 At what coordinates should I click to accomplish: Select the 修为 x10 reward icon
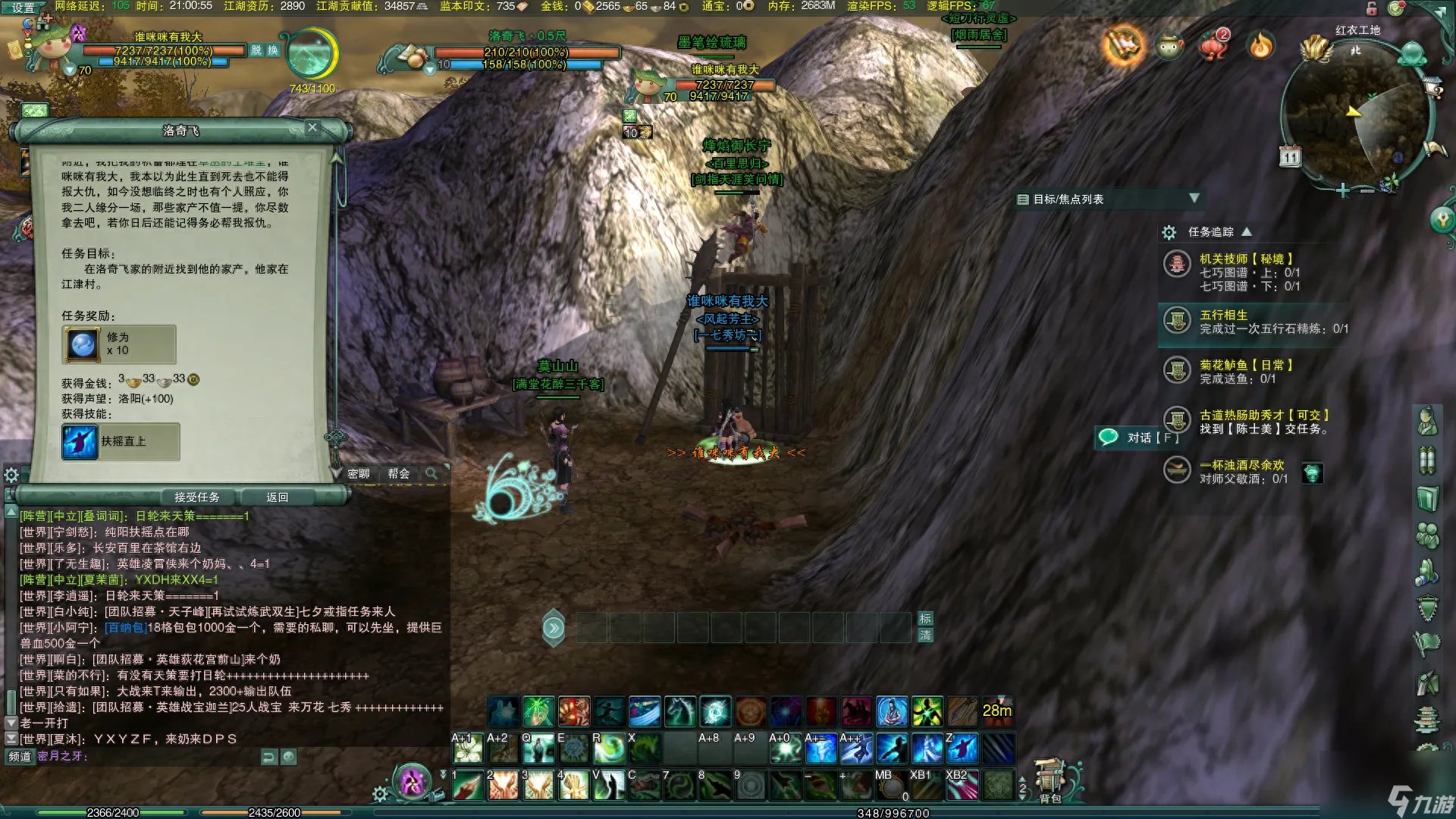point(83,344)
